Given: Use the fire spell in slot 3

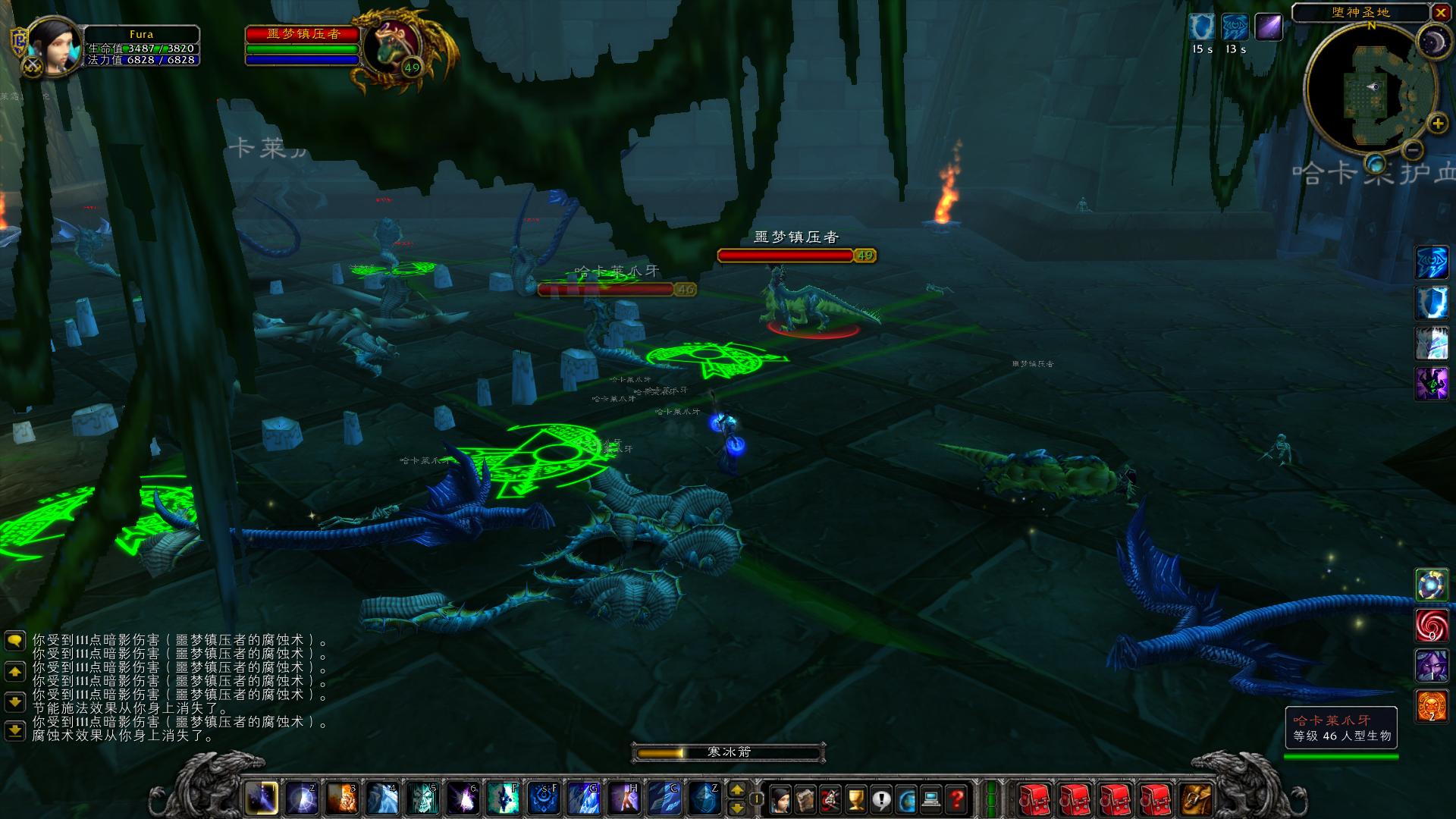Looking at the screenshot, I should 343,799.
